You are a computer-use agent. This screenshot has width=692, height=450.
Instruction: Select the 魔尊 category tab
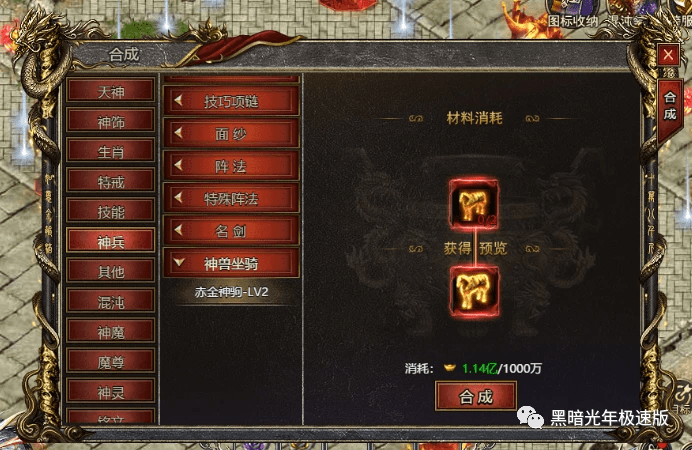point(111,361)
